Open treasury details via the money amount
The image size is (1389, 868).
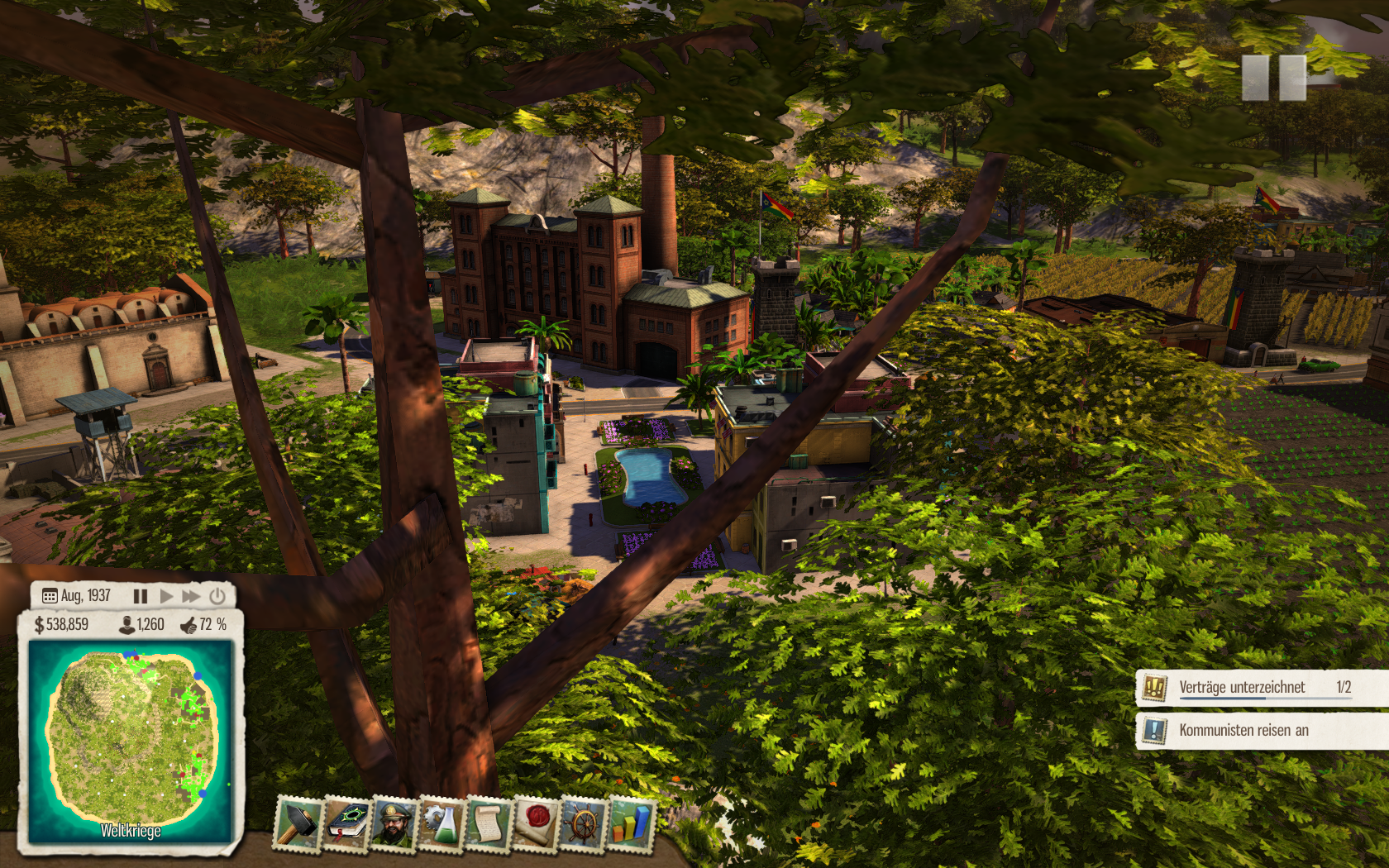tap(61, 625)
